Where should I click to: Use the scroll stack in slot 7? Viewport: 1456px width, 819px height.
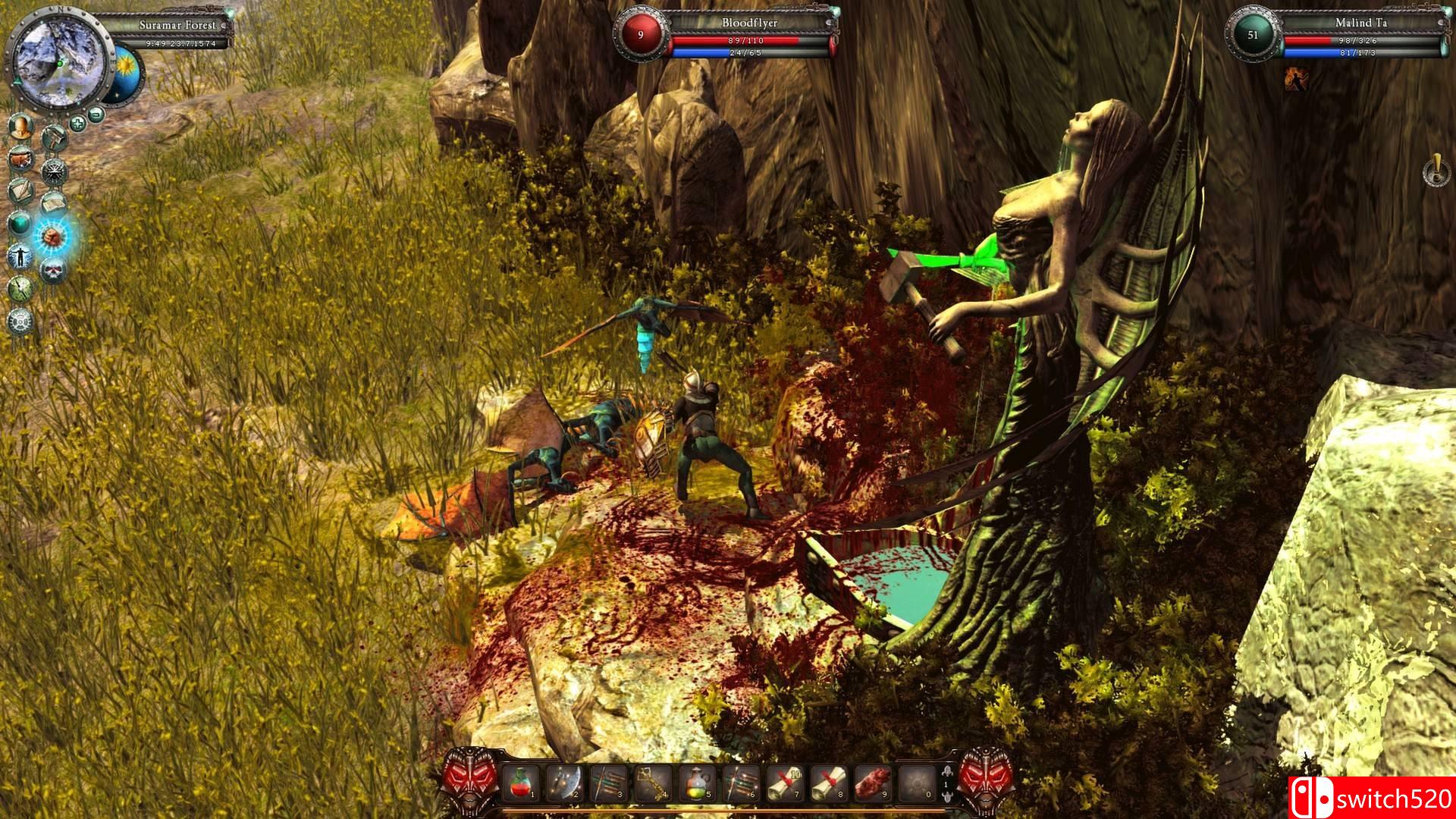(x=785, y=782)
